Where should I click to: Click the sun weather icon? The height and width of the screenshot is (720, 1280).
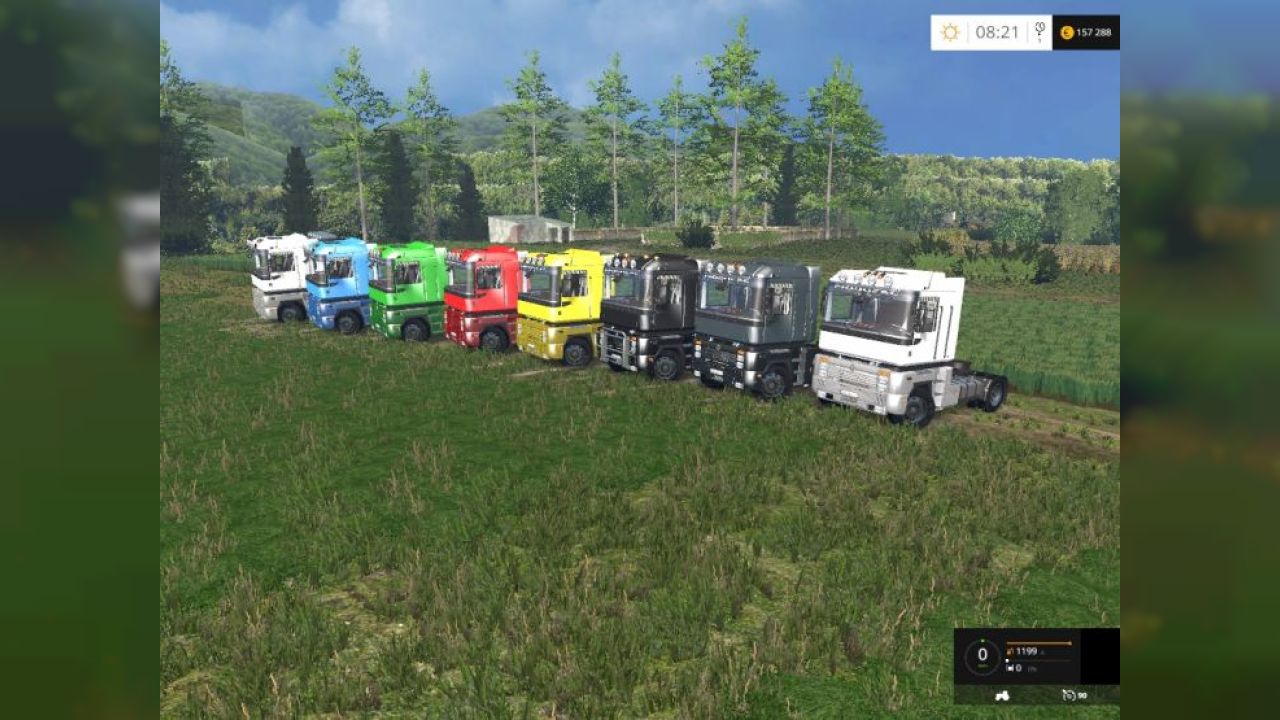click(x=949, y=32)
